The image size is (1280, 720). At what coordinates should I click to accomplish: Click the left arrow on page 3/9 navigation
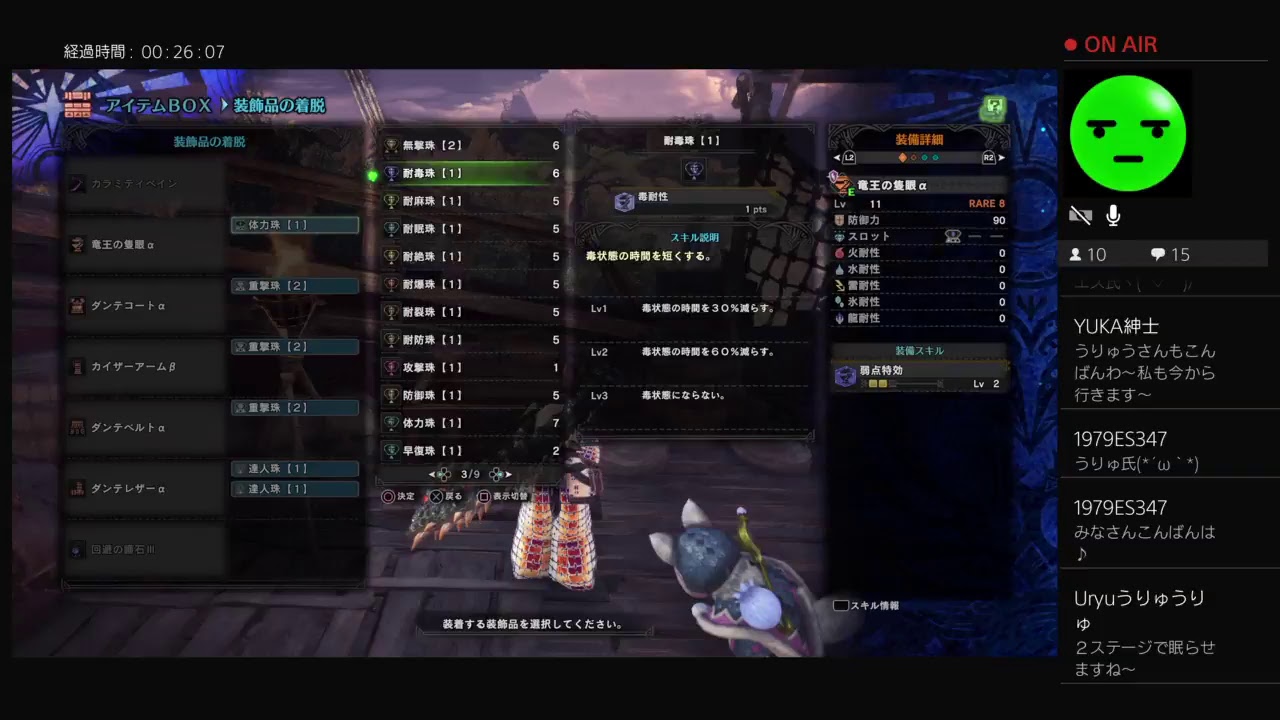click(x=431, y=474)
